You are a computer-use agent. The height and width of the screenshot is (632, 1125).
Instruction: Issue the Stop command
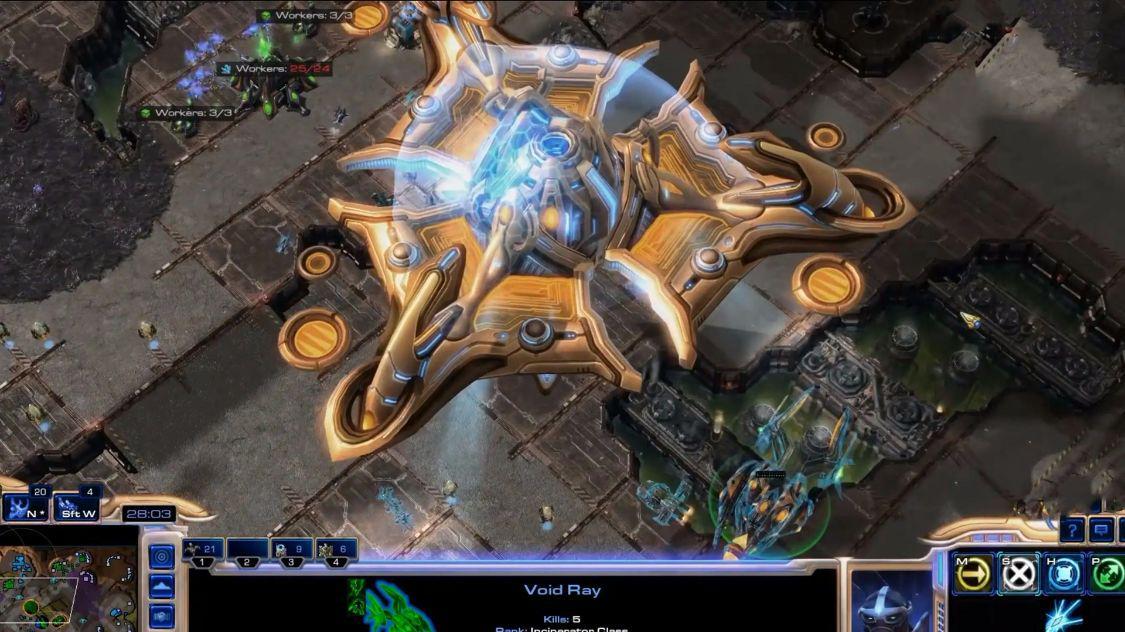[x=1020, y=574]
